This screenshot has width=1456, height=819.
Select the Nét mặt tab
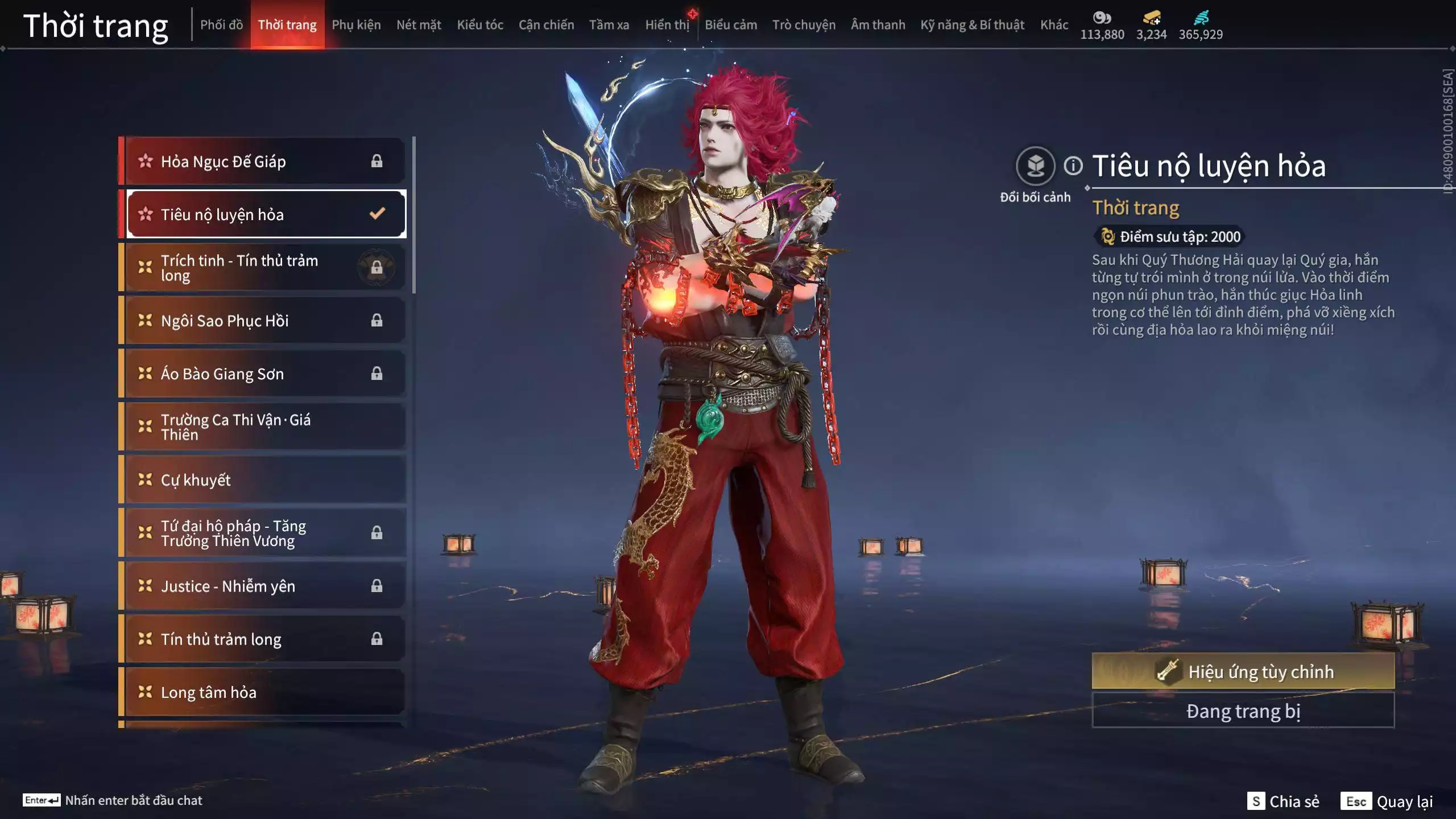pos(419,25)
